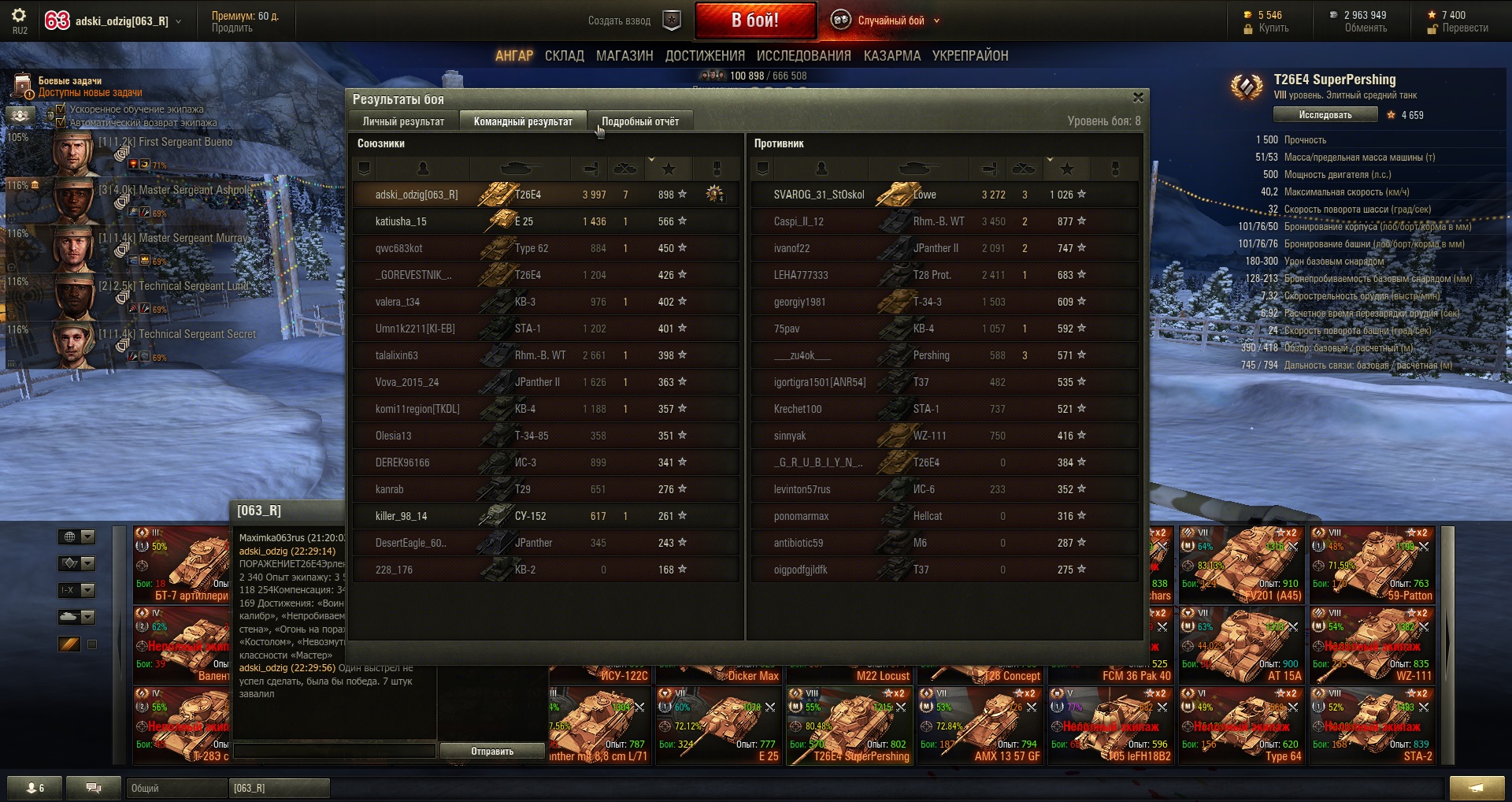Open the УКРЕПРАЙОН stronghold section
1512x802 pixels.
pyautogui.click(x=969, y=56)
